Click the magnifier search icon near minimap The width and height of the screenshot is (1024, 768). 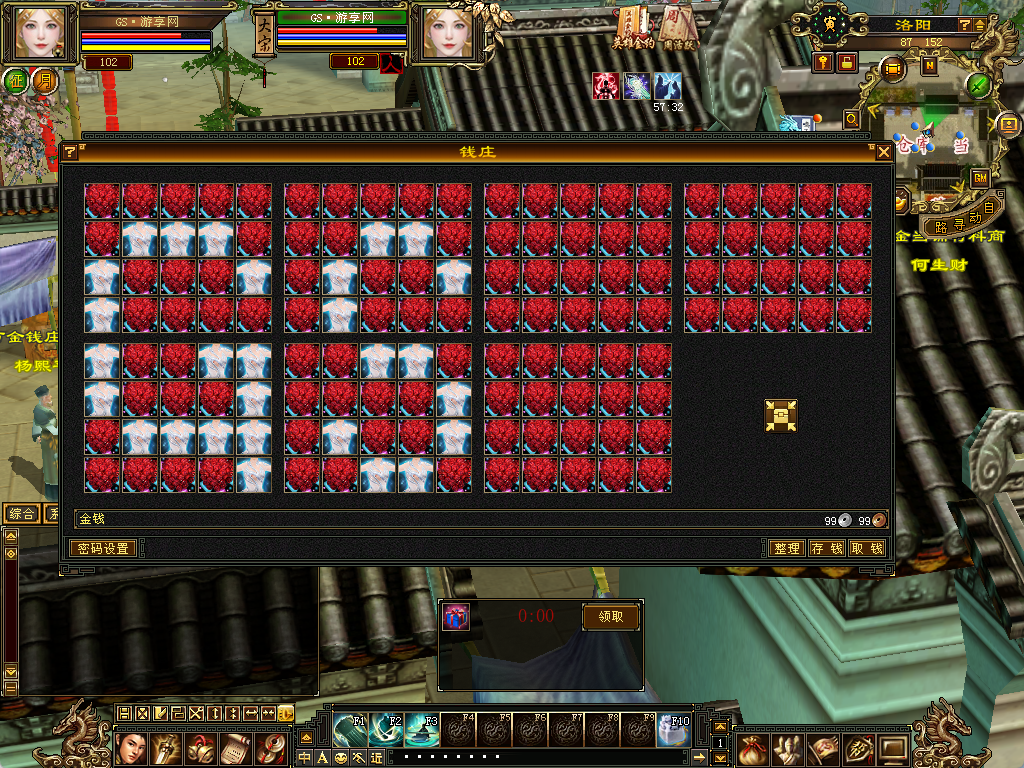[x=852, y=119]
